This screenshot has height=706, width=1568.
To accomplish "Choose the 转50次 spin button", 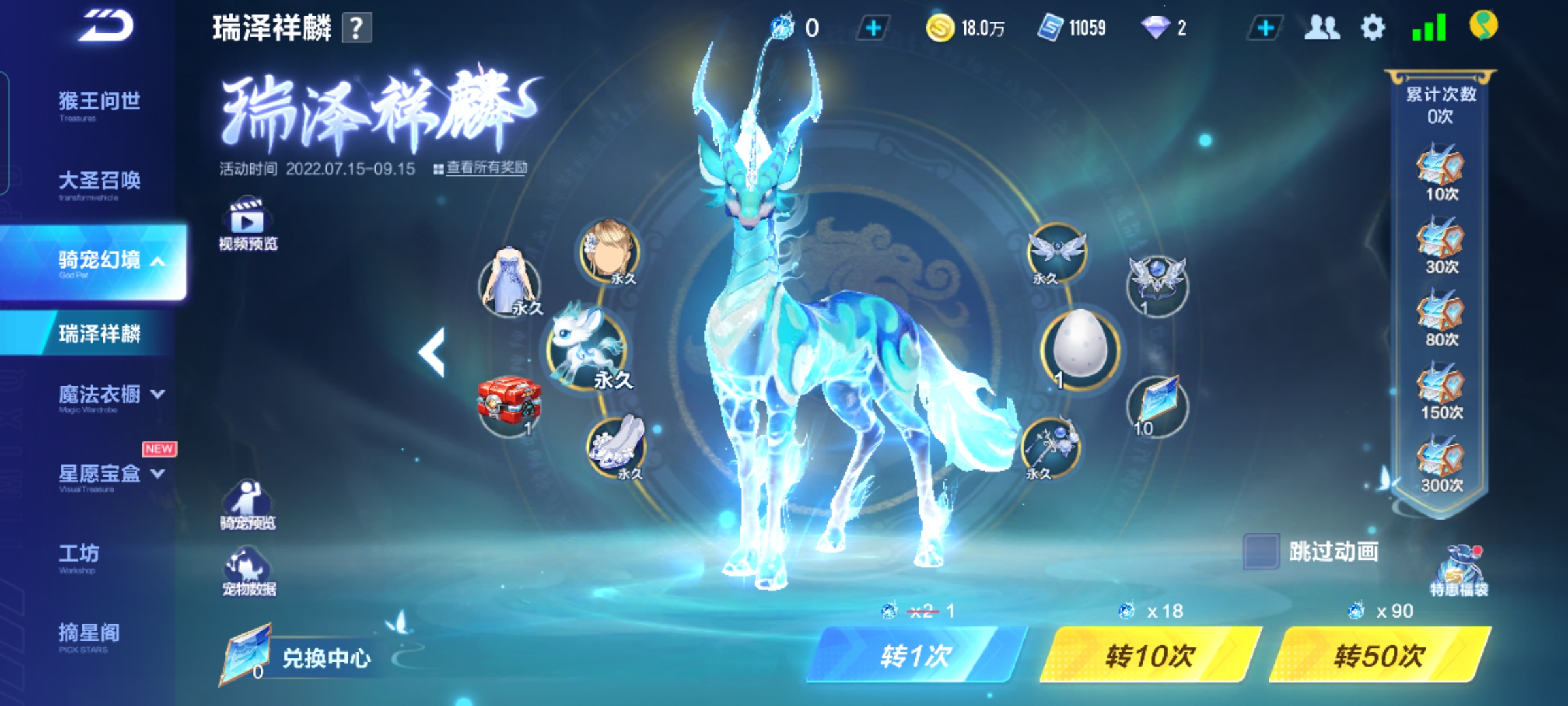I will [x=1380, y=655].
